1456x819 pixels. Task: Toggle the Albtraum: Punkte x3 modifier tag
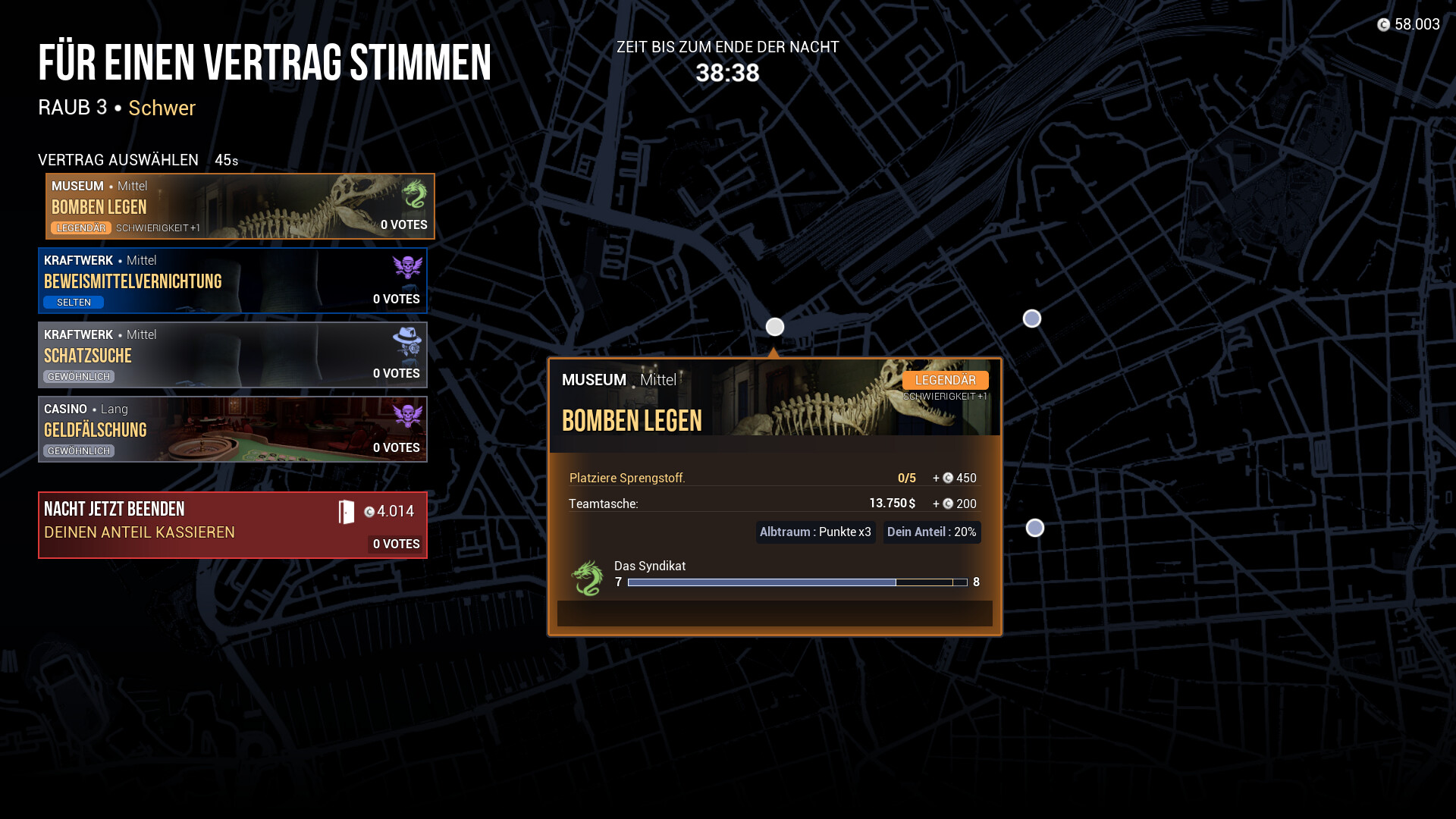(x=815, y=532)
